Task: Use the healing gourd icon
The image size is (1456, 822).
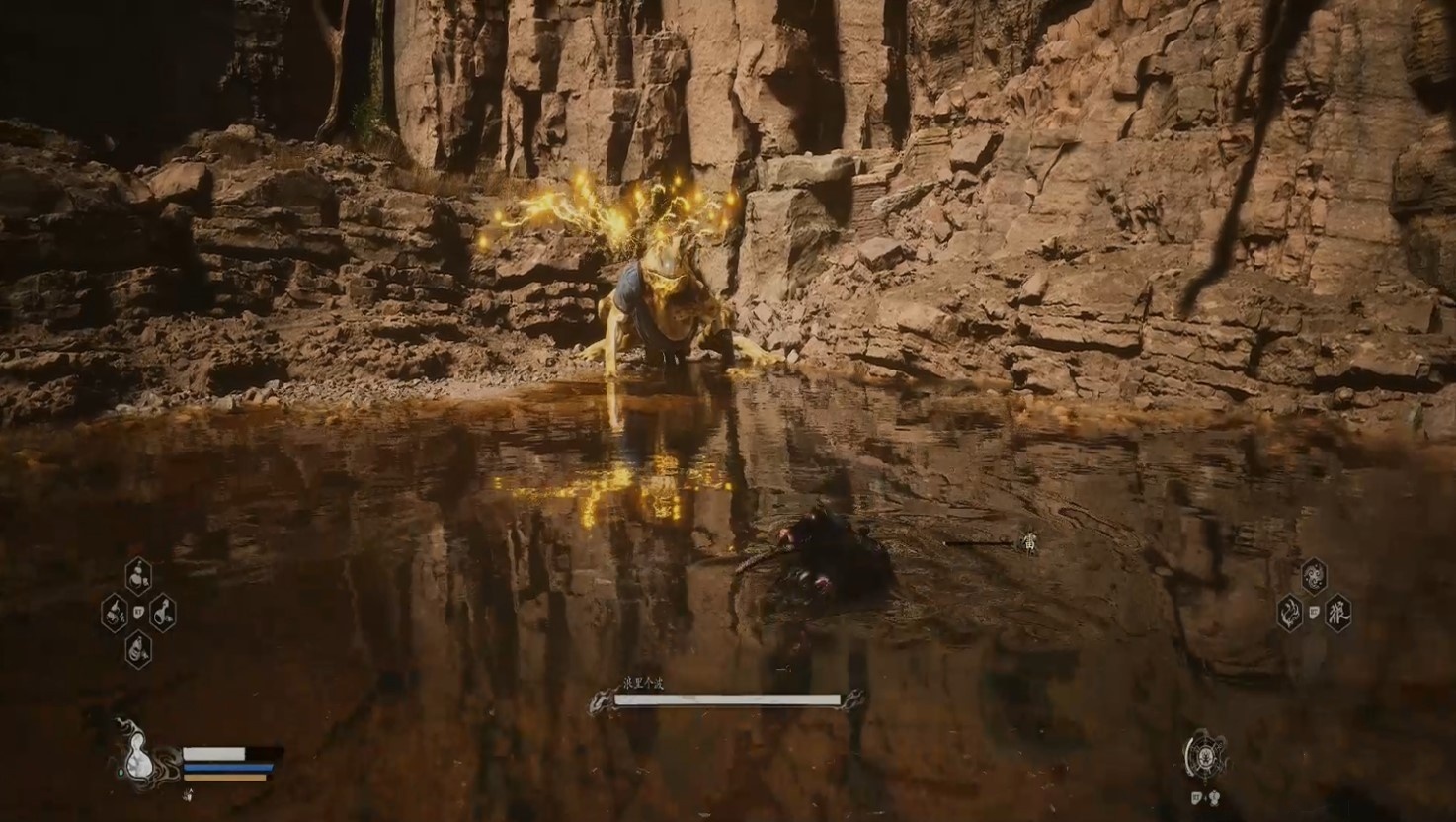Action: pos(137,758)
